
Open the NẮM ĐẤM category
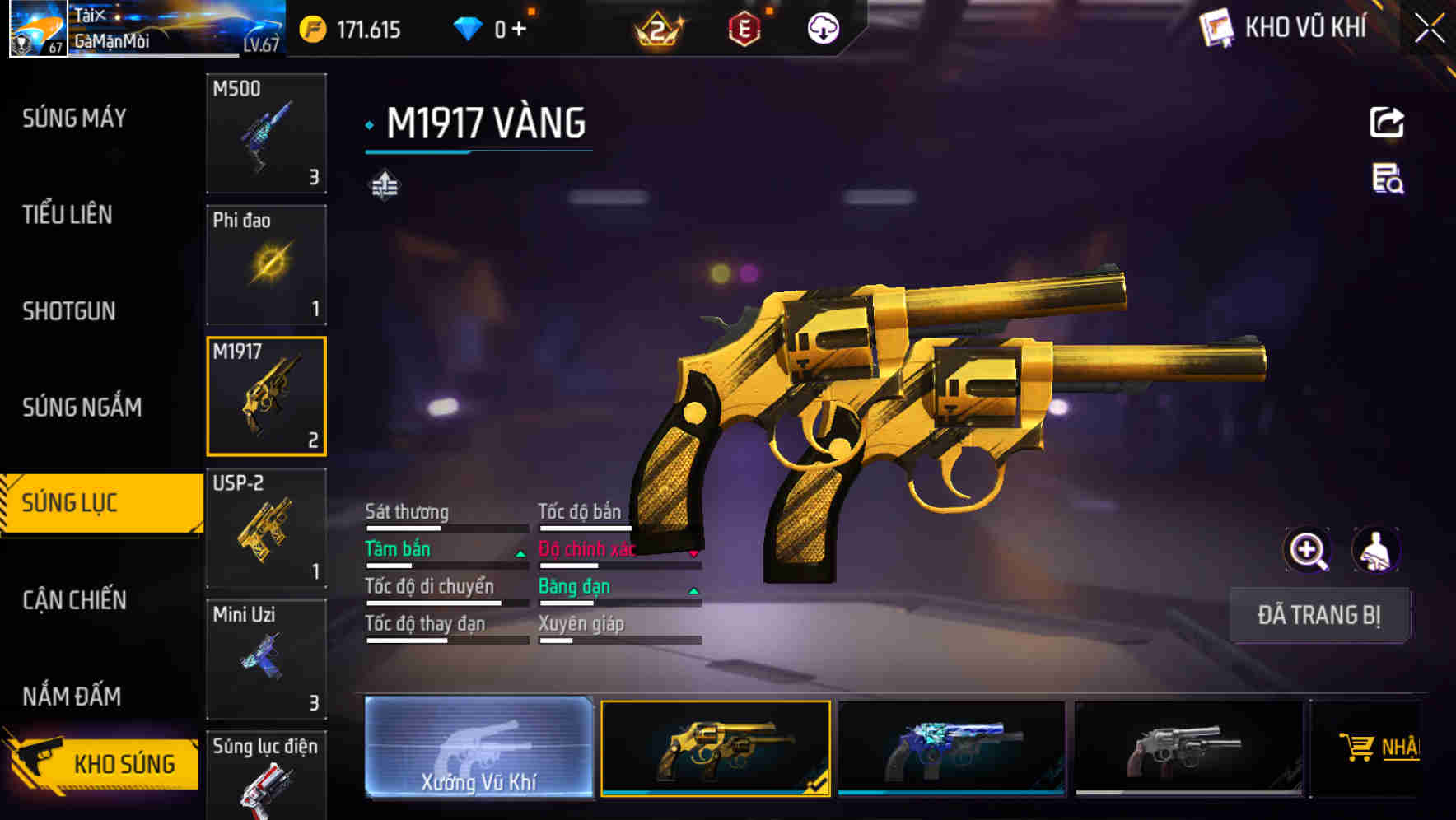point(72,697)
